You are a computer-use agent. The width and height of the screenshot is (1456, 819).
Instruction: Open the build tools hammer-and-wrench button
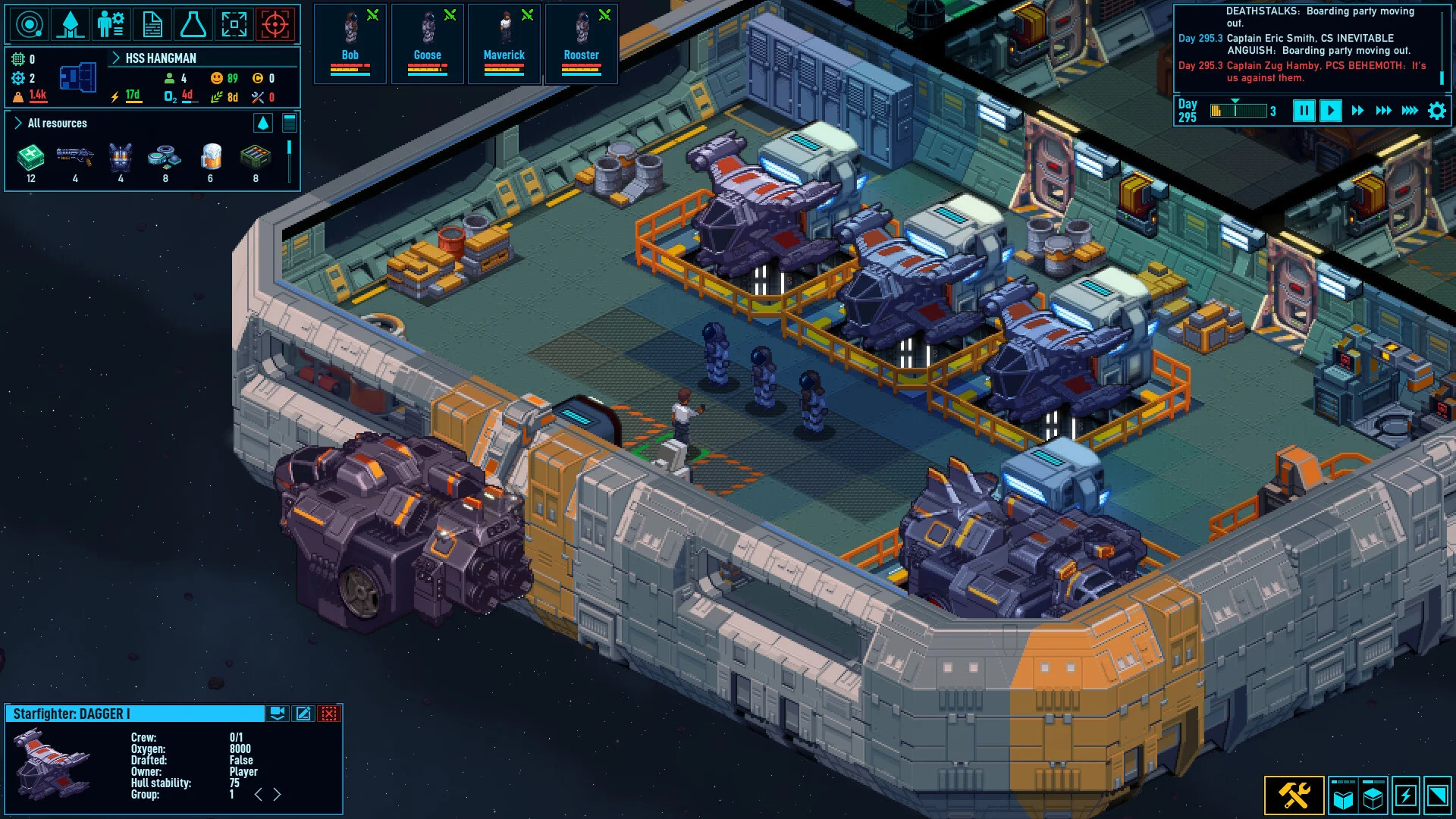coord(1294,795)
